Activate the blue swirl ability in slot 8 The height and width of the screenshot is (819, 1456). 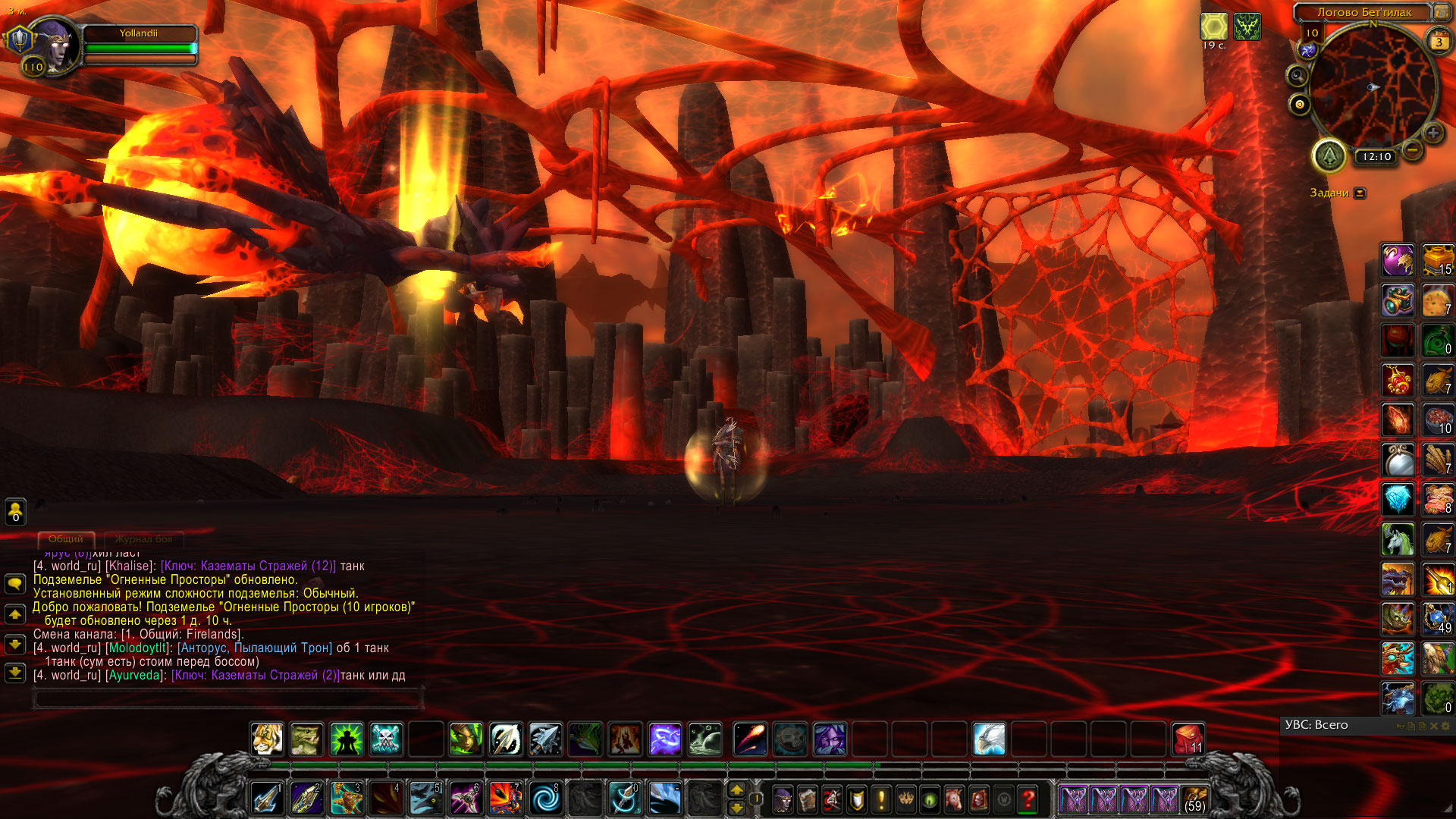point(544,799)
